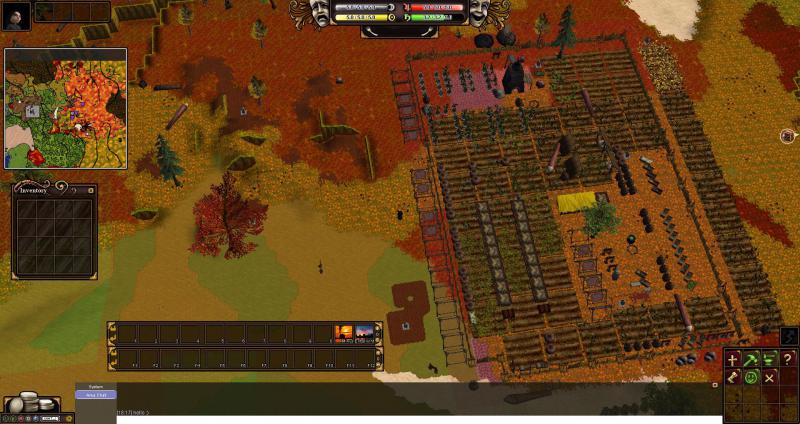Screen dimensions: 800x424
Task: Select the Area Chat tab
Action: pyautogui.click(x=96, y=395)
